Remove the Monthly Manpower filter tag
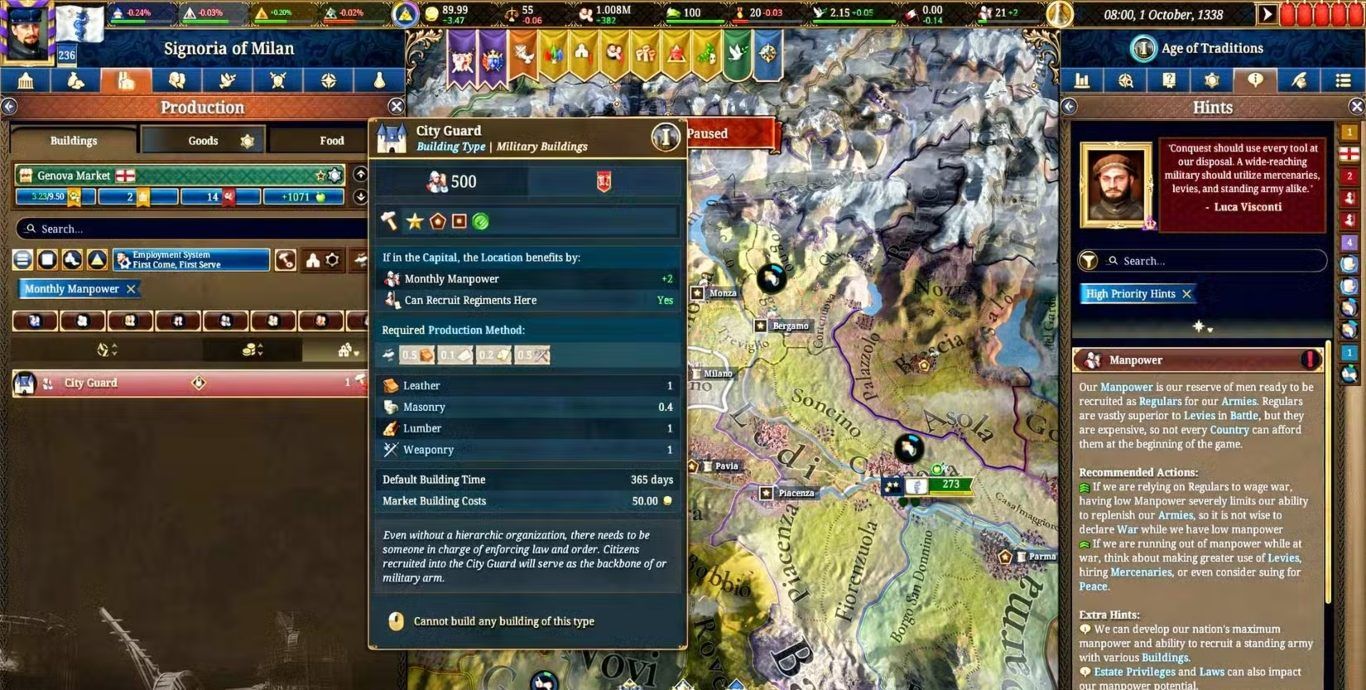The width and height of the screenshot is (1366, 690). [131, 289]
